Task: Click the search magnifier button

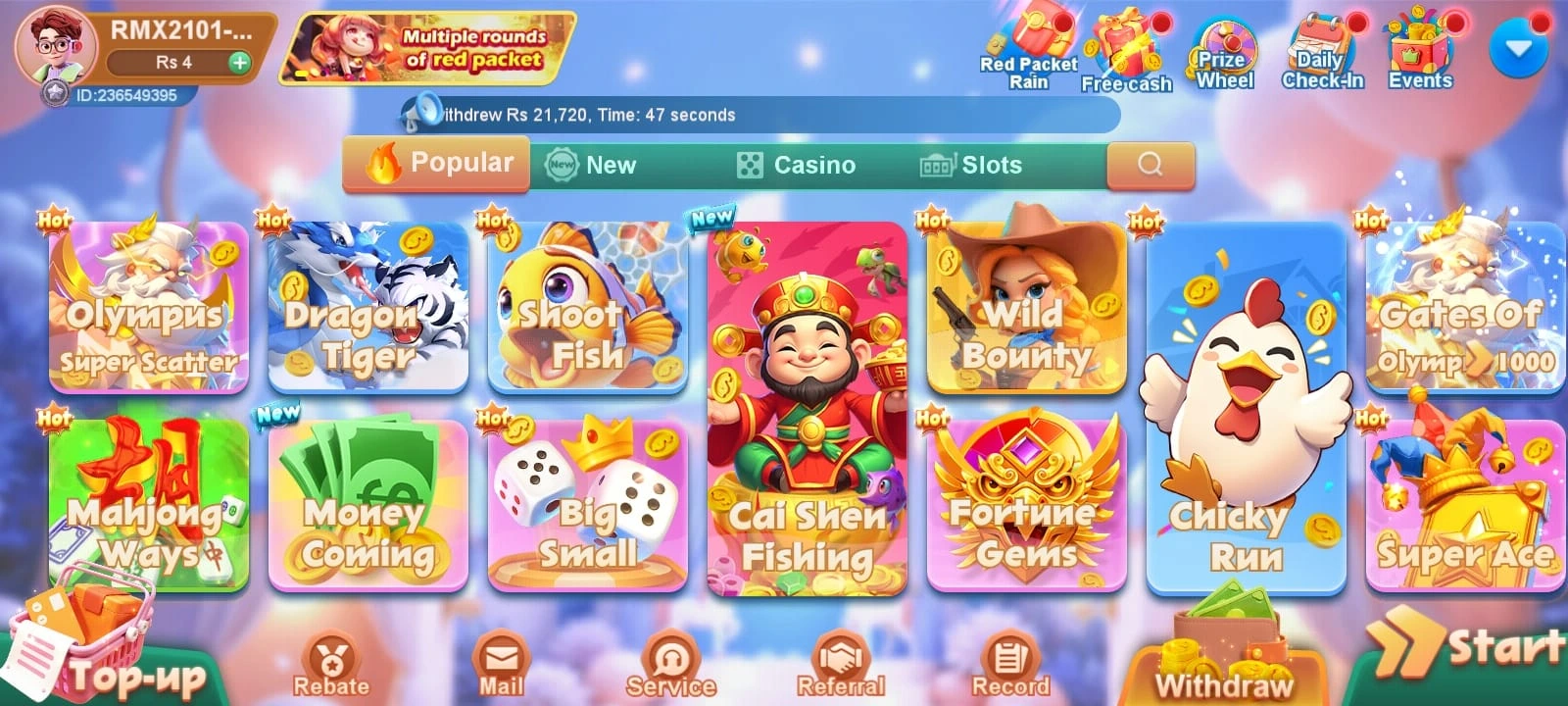Action: point(1151,164)
